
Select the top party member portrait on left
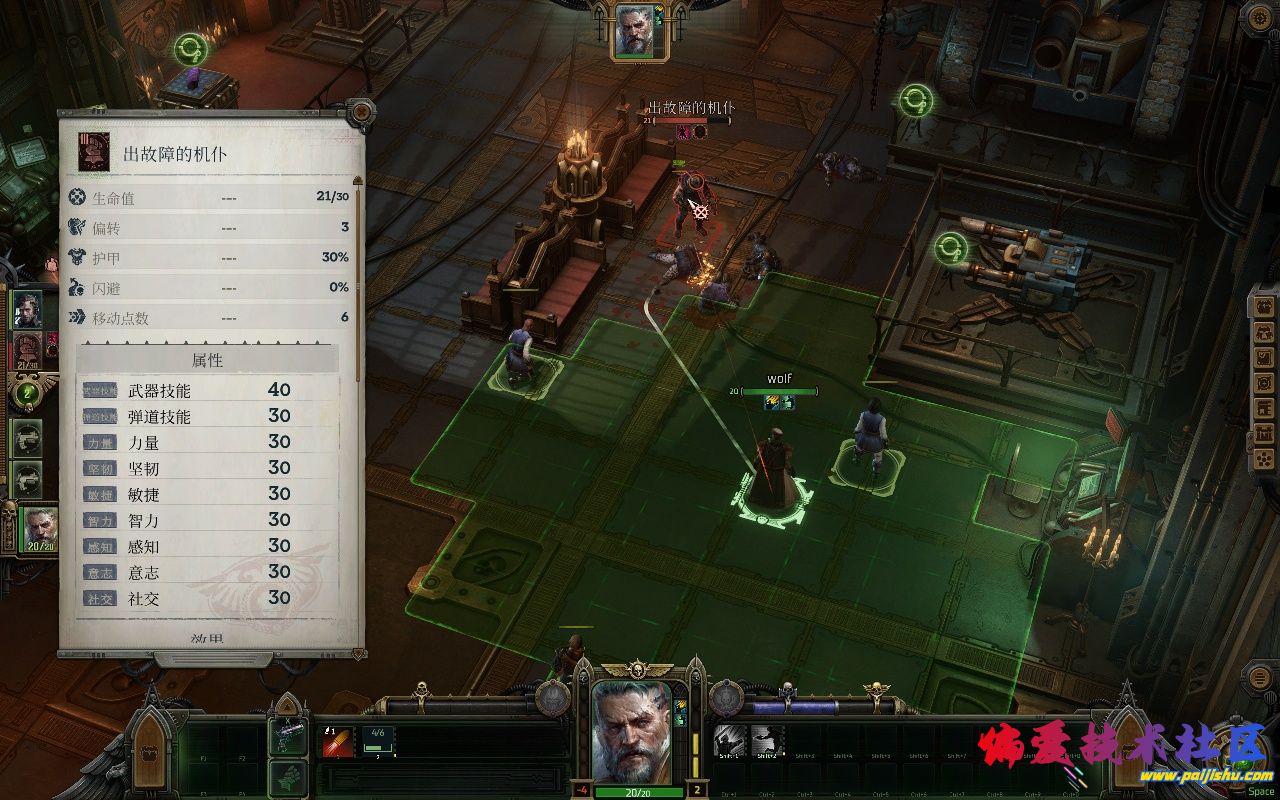[x=27, y=311]
